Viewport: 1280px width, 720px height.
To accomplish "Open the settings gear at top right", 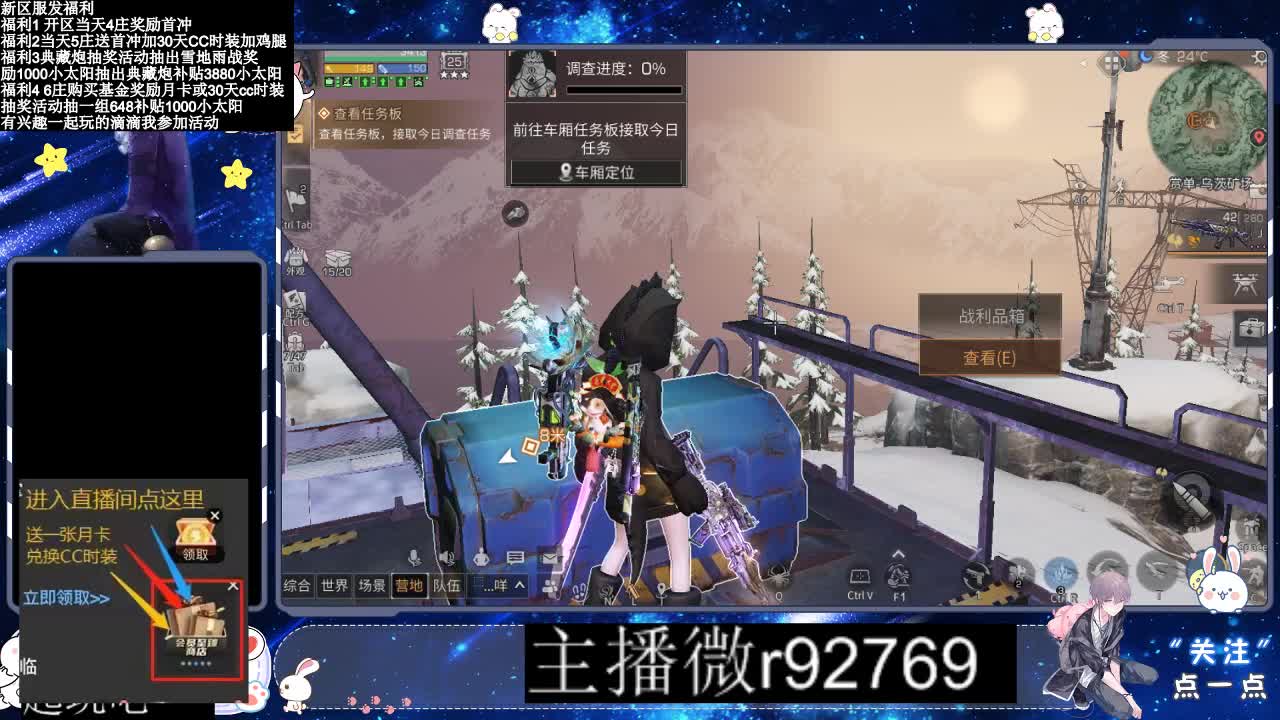I will pos(1258,57).
